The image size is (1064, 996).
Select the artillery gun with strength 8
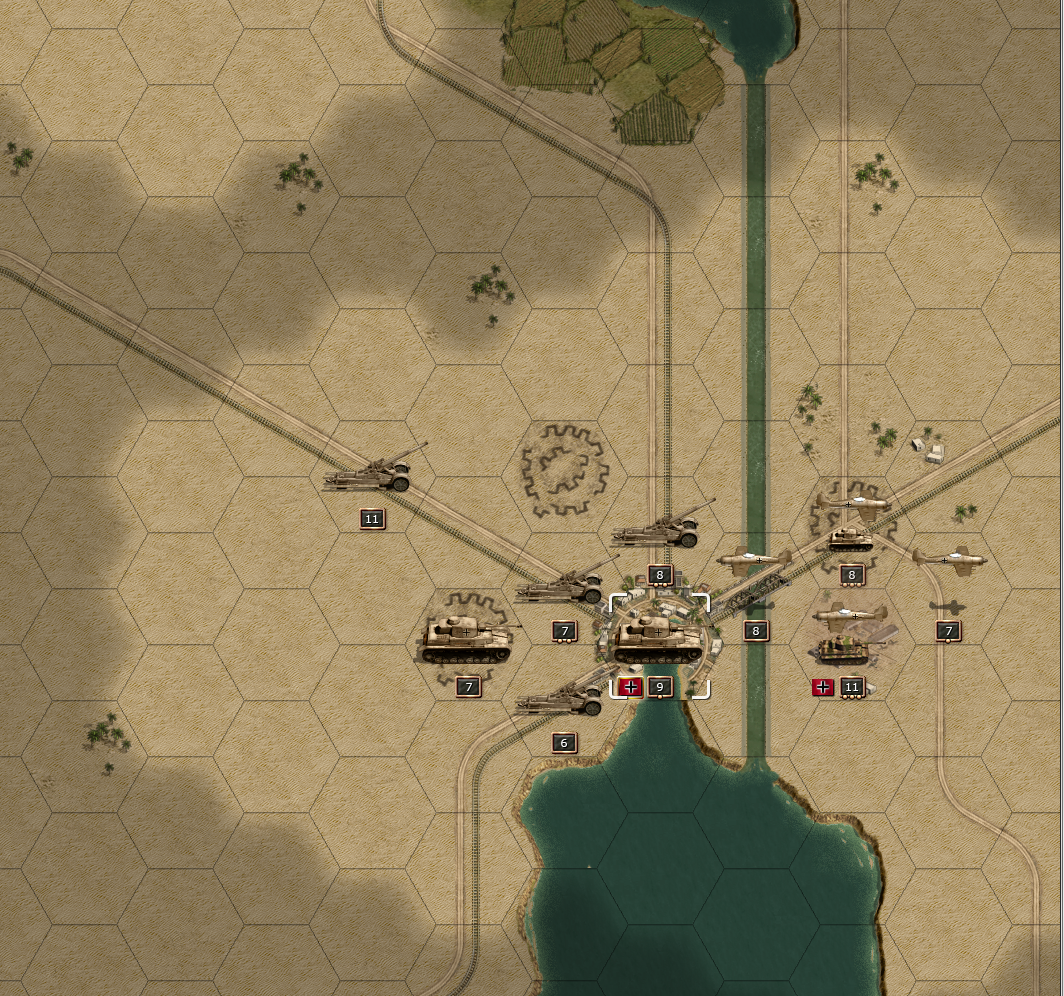pos(658,530)
